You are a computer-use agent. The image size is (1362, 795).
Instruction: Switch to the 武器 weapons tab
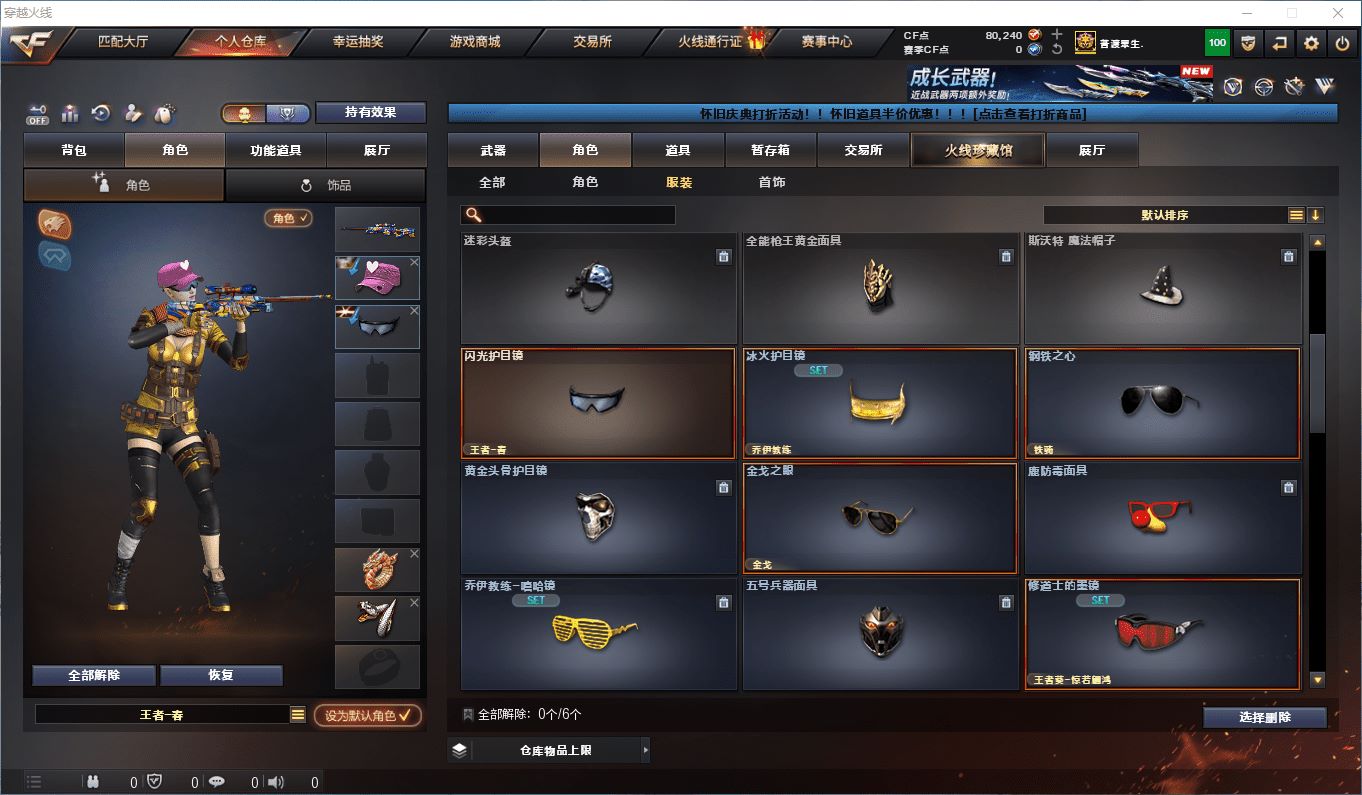(493, 150)
